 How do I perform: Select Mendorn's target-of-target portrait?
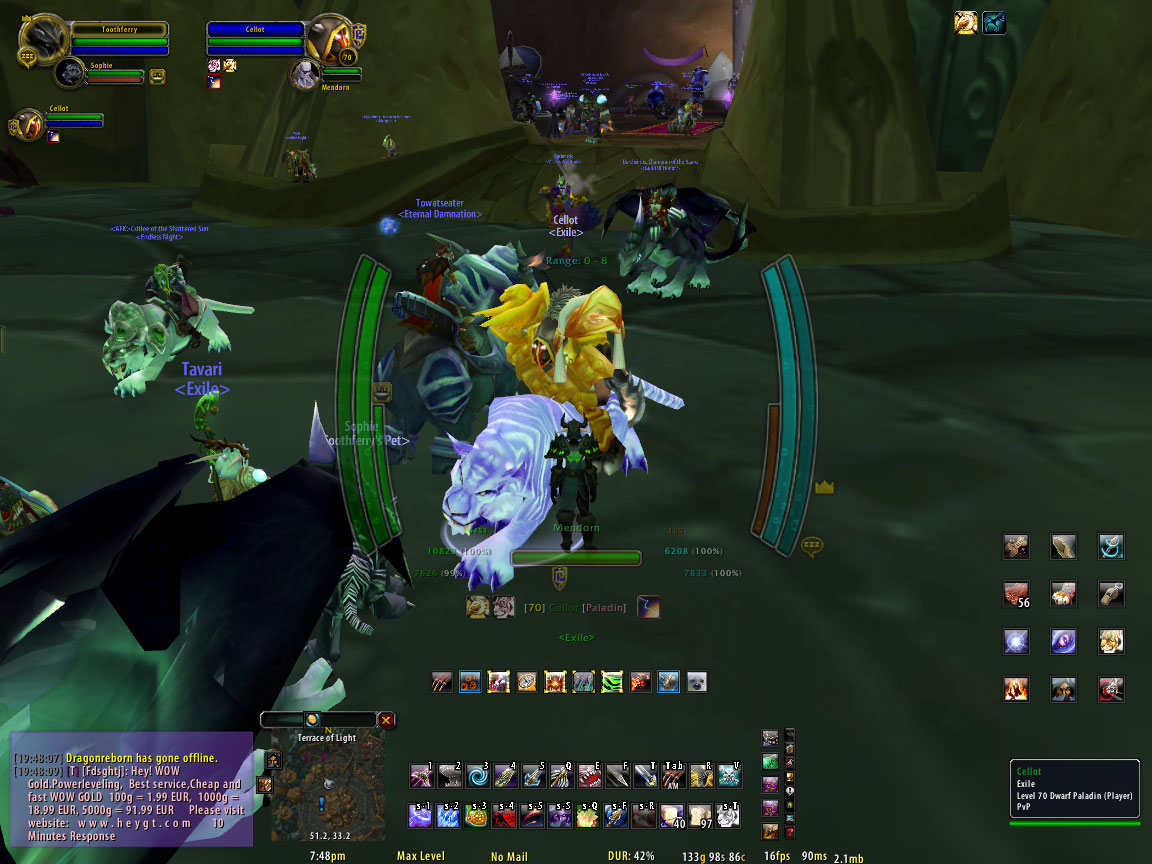point(307,74)
